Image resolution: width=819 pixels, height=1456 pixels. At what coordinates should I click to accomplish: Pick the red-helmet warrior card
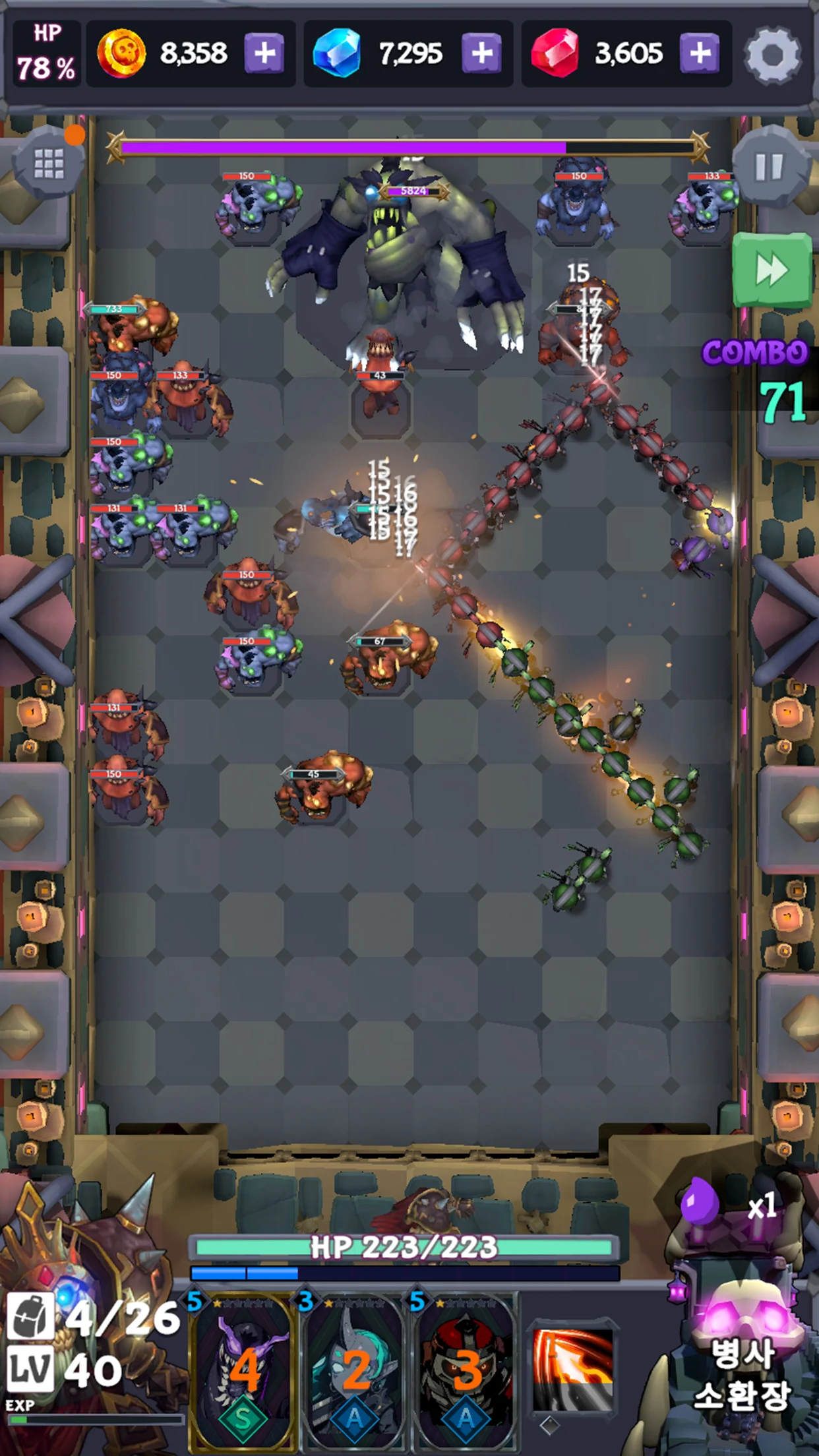pos(466,1372)
